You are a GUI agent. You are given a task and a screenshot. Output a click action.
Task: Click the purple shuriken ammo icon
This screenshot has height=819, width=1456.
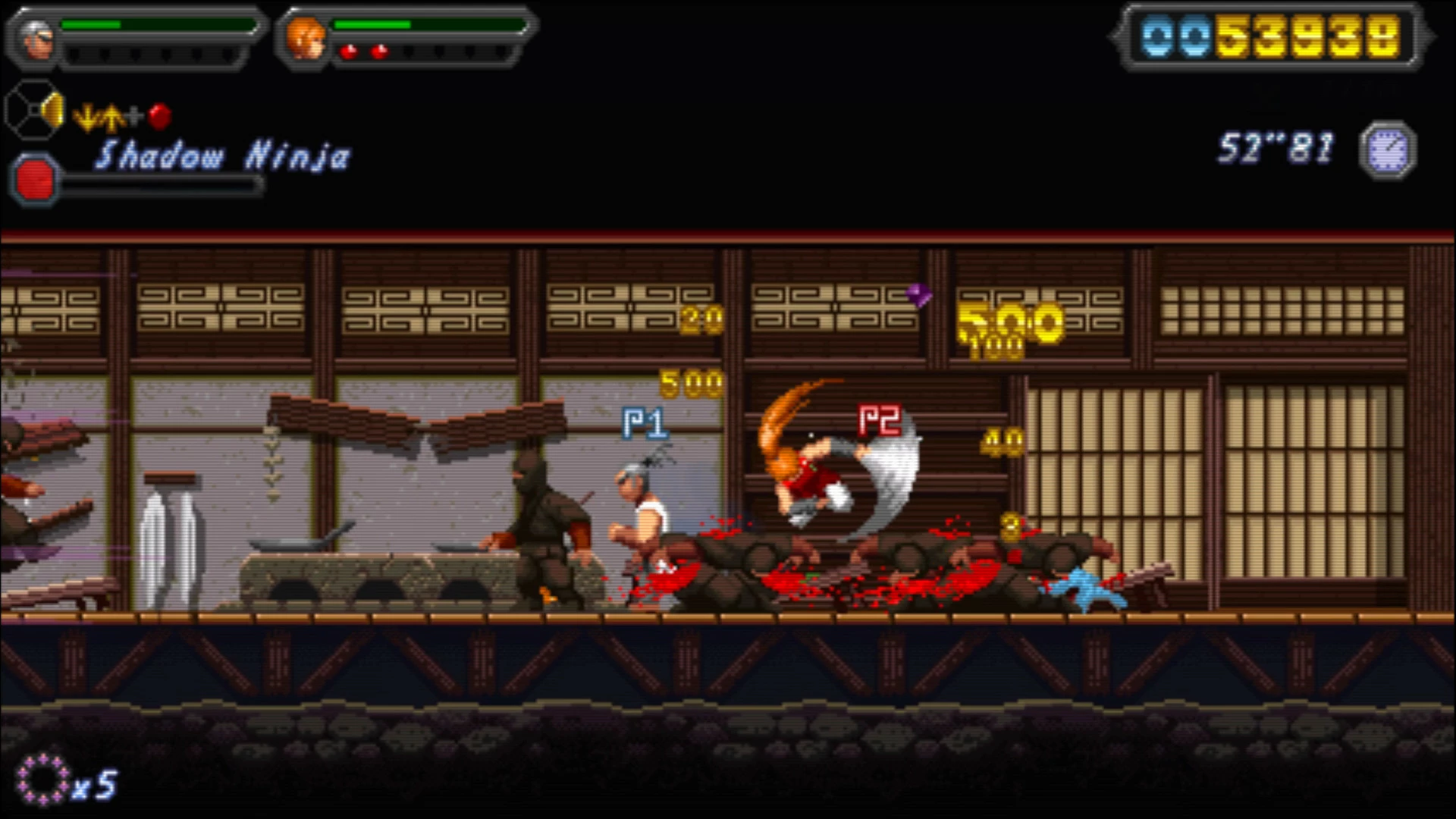[42, 779]
